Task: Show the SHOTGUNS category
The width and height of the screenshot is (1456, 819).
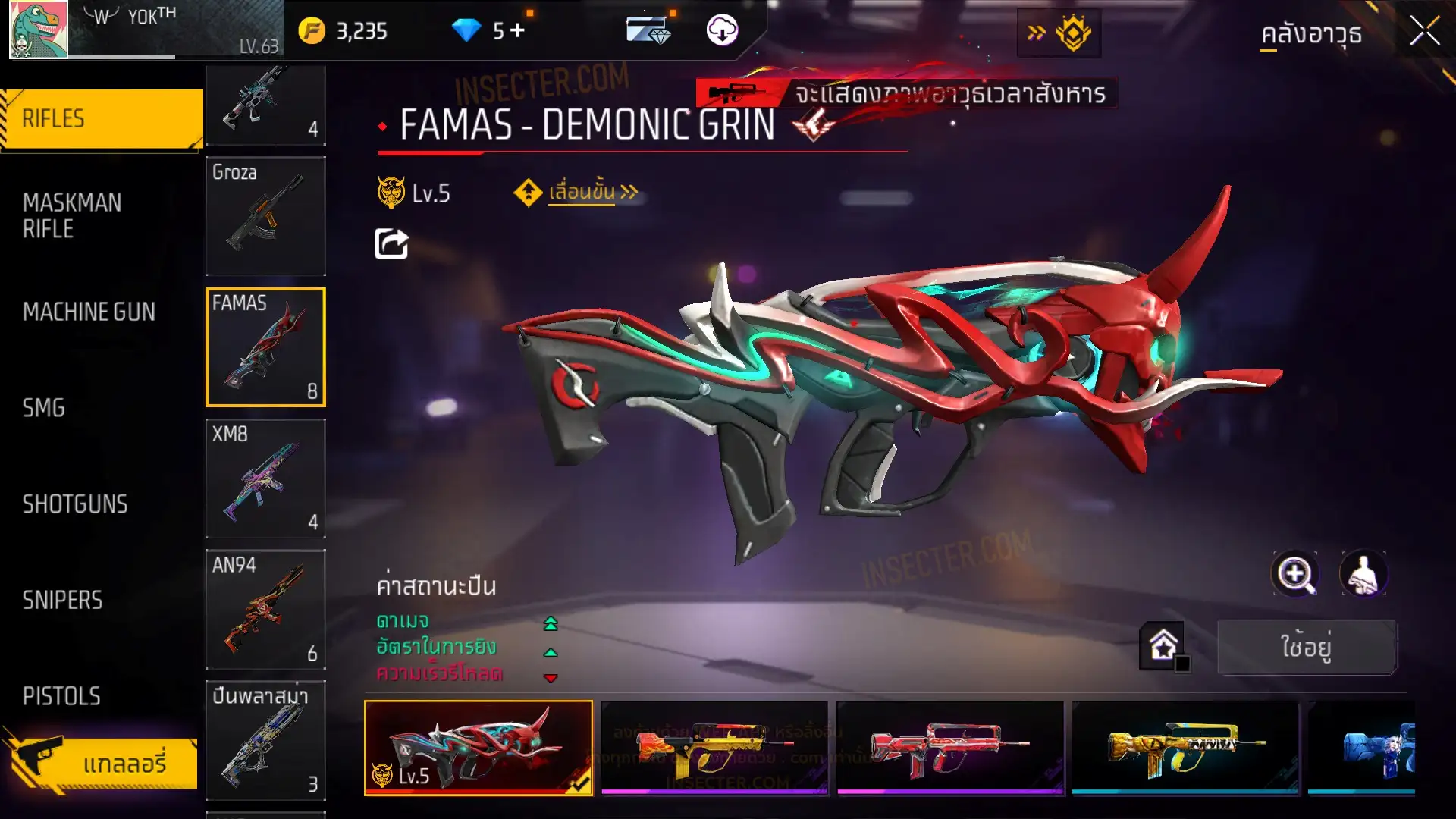Action: (75, 504)
